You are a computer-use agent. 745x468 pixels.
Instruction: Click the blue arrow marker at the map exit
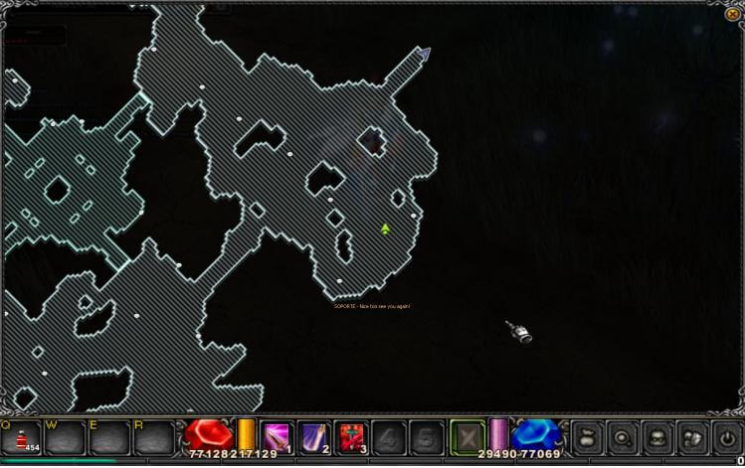click(x=424, y=52)
